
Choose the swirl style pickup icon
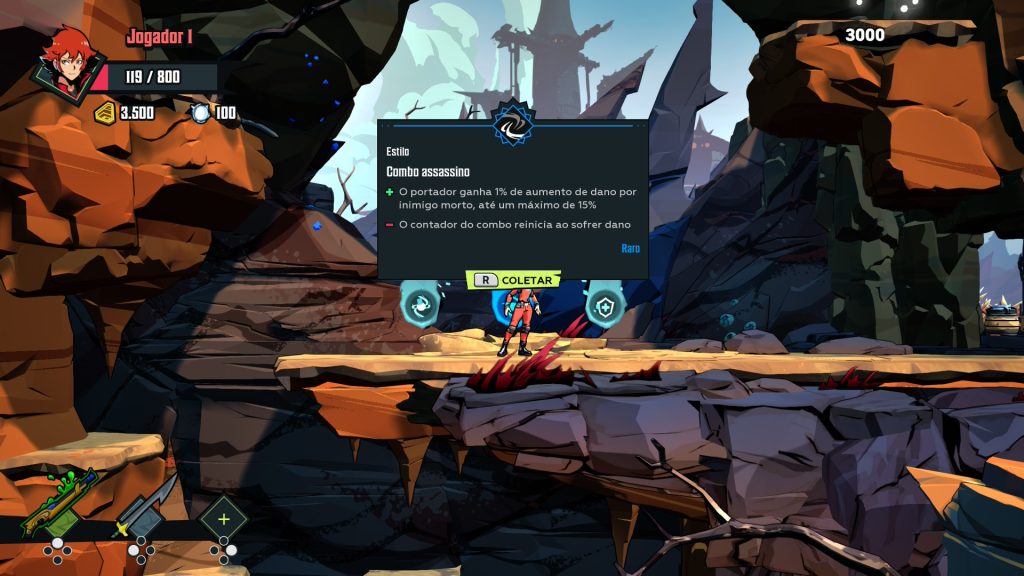click(x=420, y=305)
